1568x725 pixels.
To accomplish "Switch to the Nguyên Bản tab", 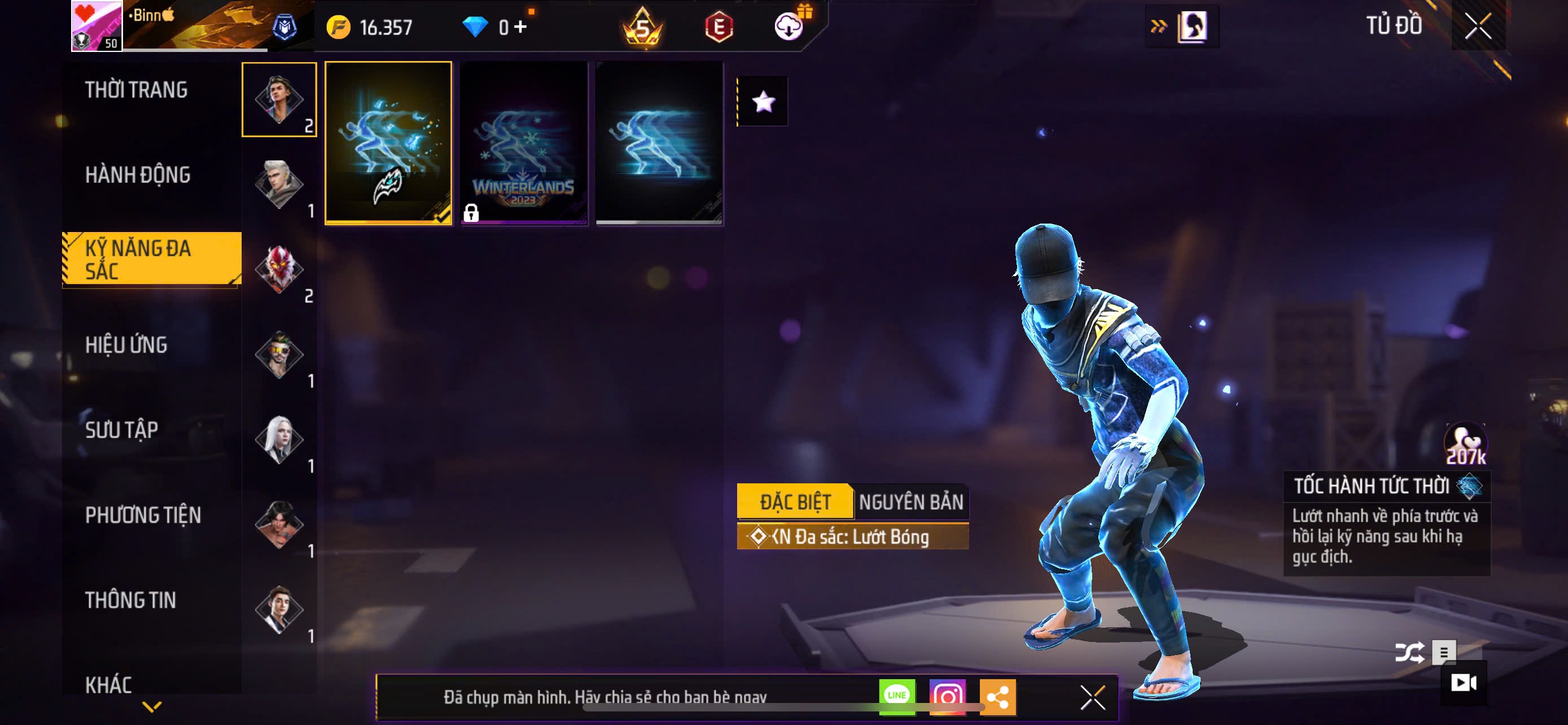I will pos(910,502).
